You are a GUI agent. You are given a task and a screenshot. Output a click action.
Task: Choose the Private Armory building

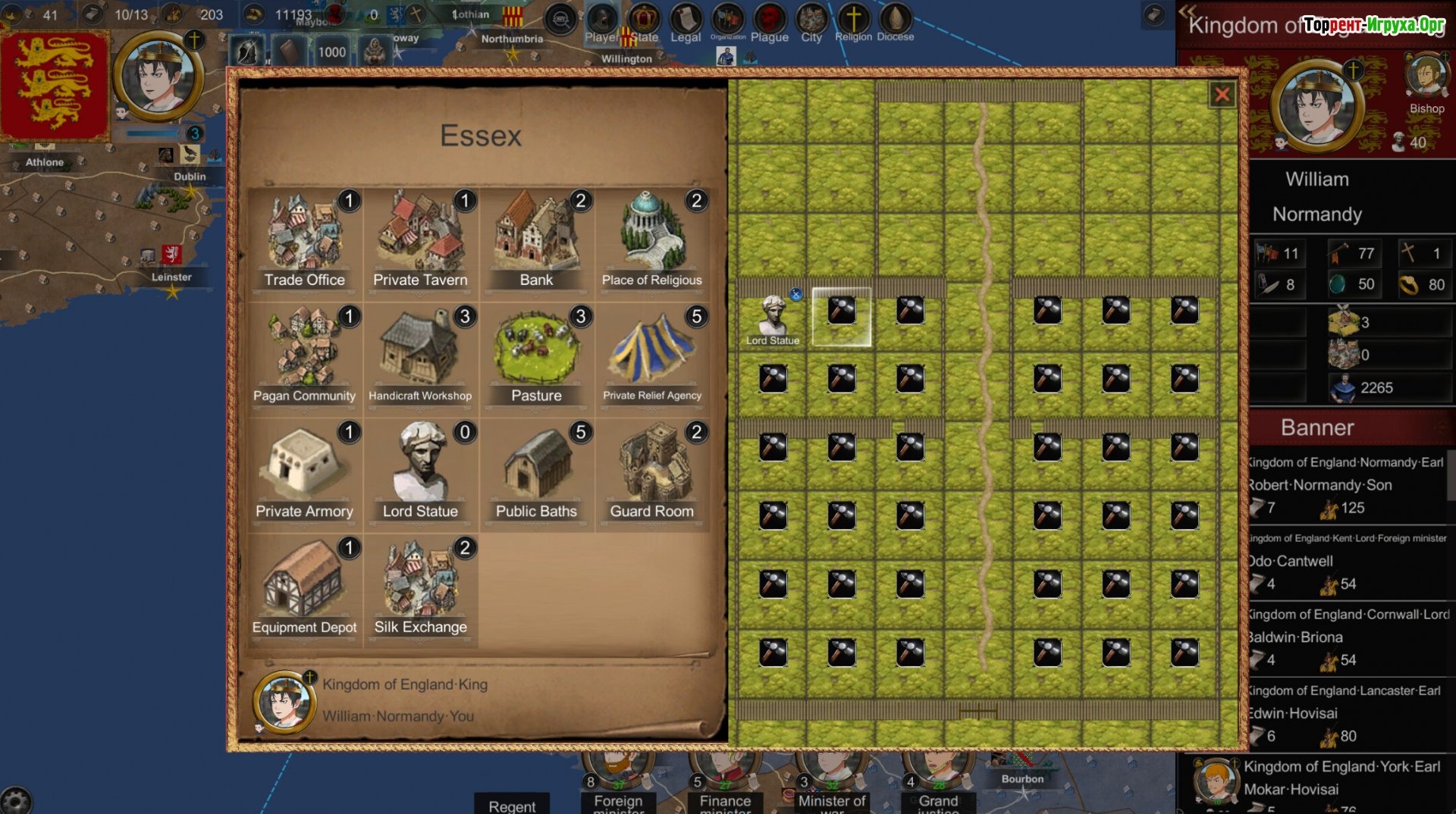coord(305,471)
